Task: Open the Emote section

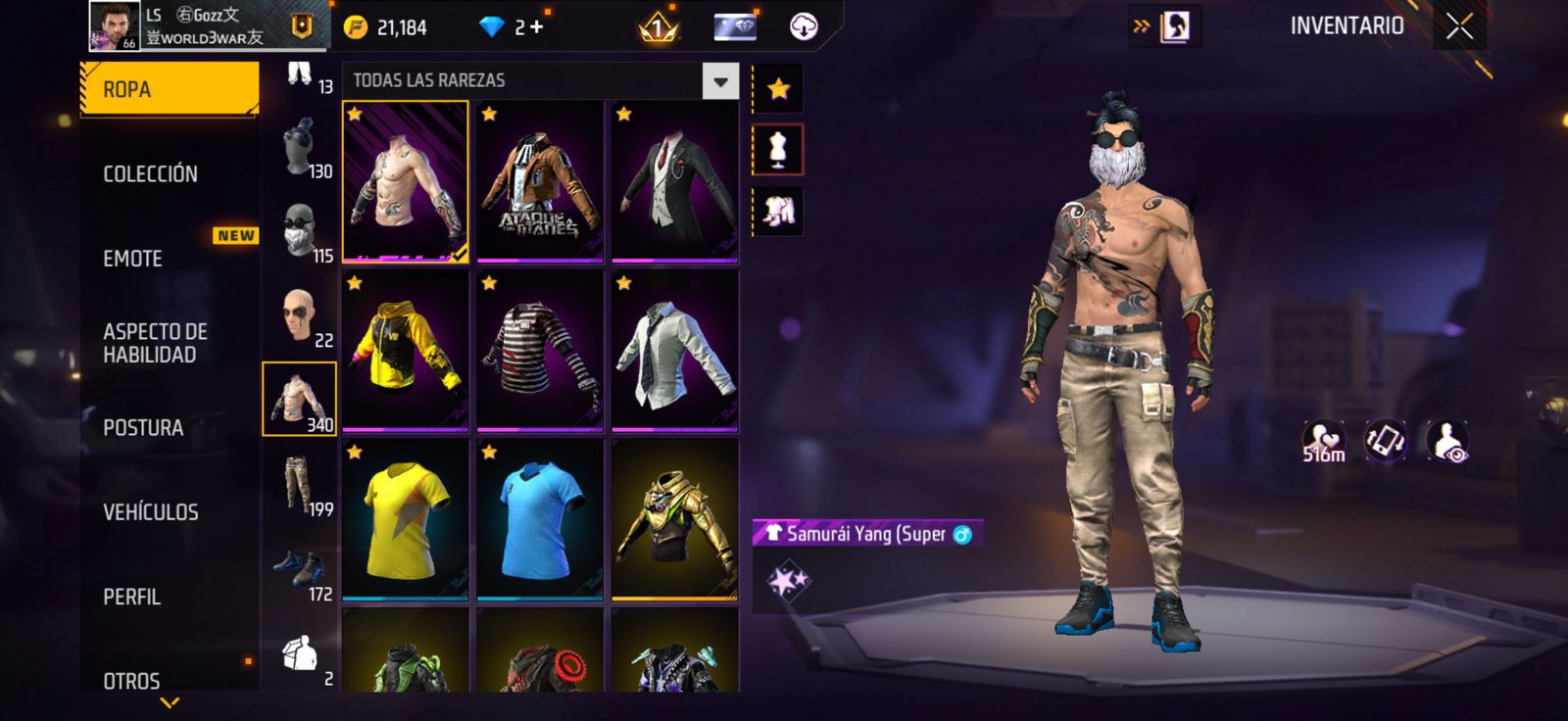Action: [133, 259]
